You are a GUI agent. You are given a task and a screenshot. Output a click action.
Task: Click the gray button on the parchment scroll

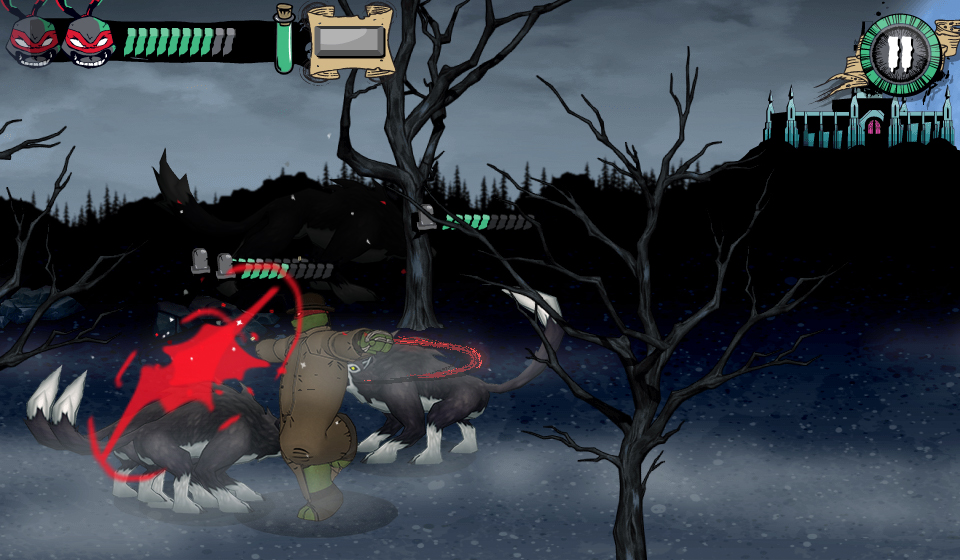pos(348,42)
